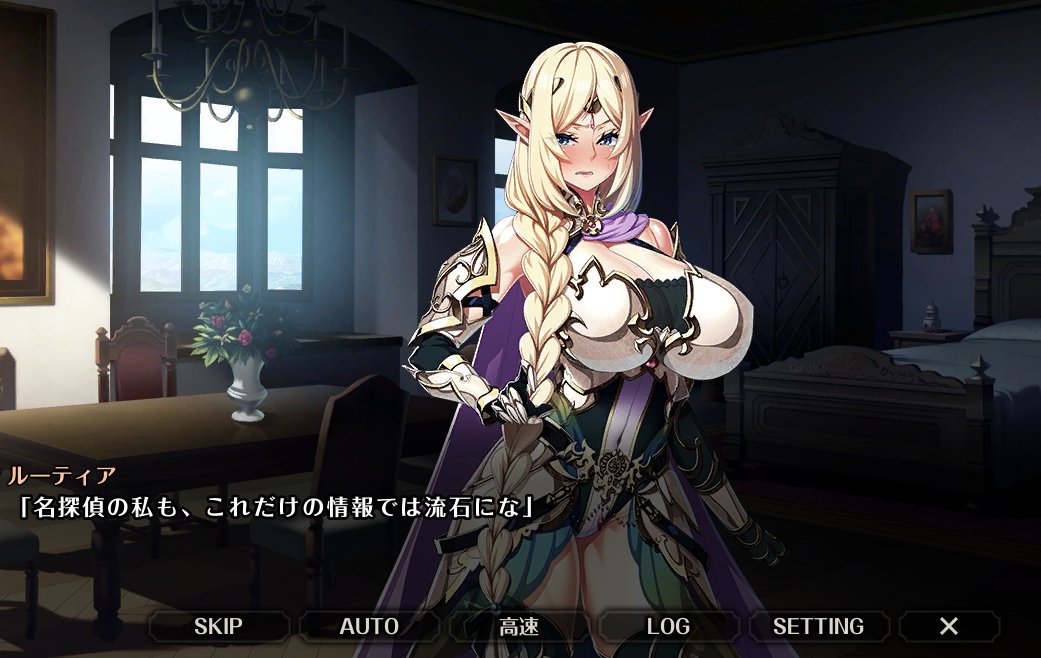Enable AUTO text advance

[369, 627]
